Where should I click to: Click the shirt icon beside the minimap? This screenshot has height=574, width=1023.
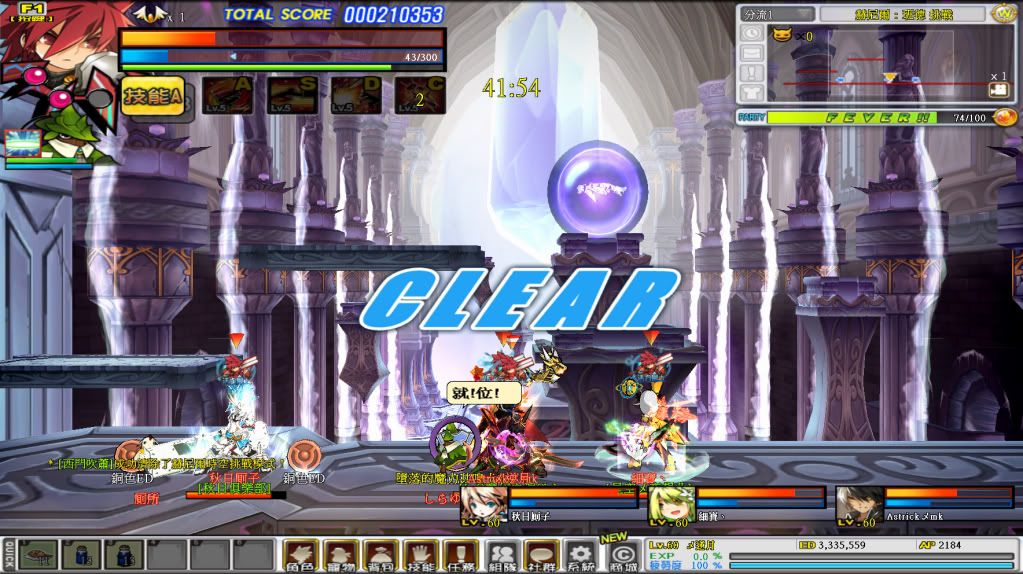[x=751, y=94]
